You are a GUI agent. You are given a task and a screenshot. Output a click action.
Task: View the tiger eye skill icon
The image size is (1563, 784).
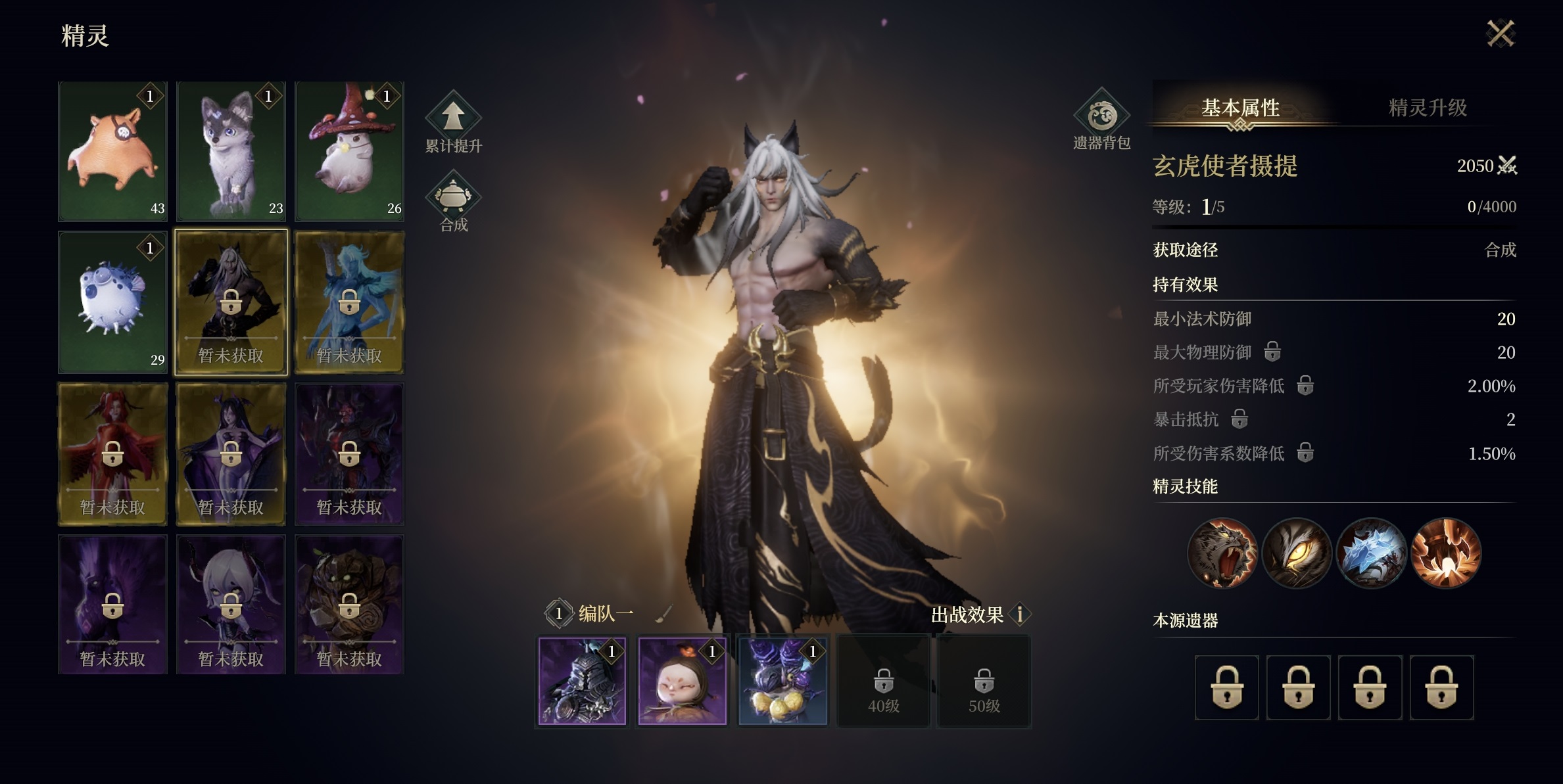[1297, 553]
